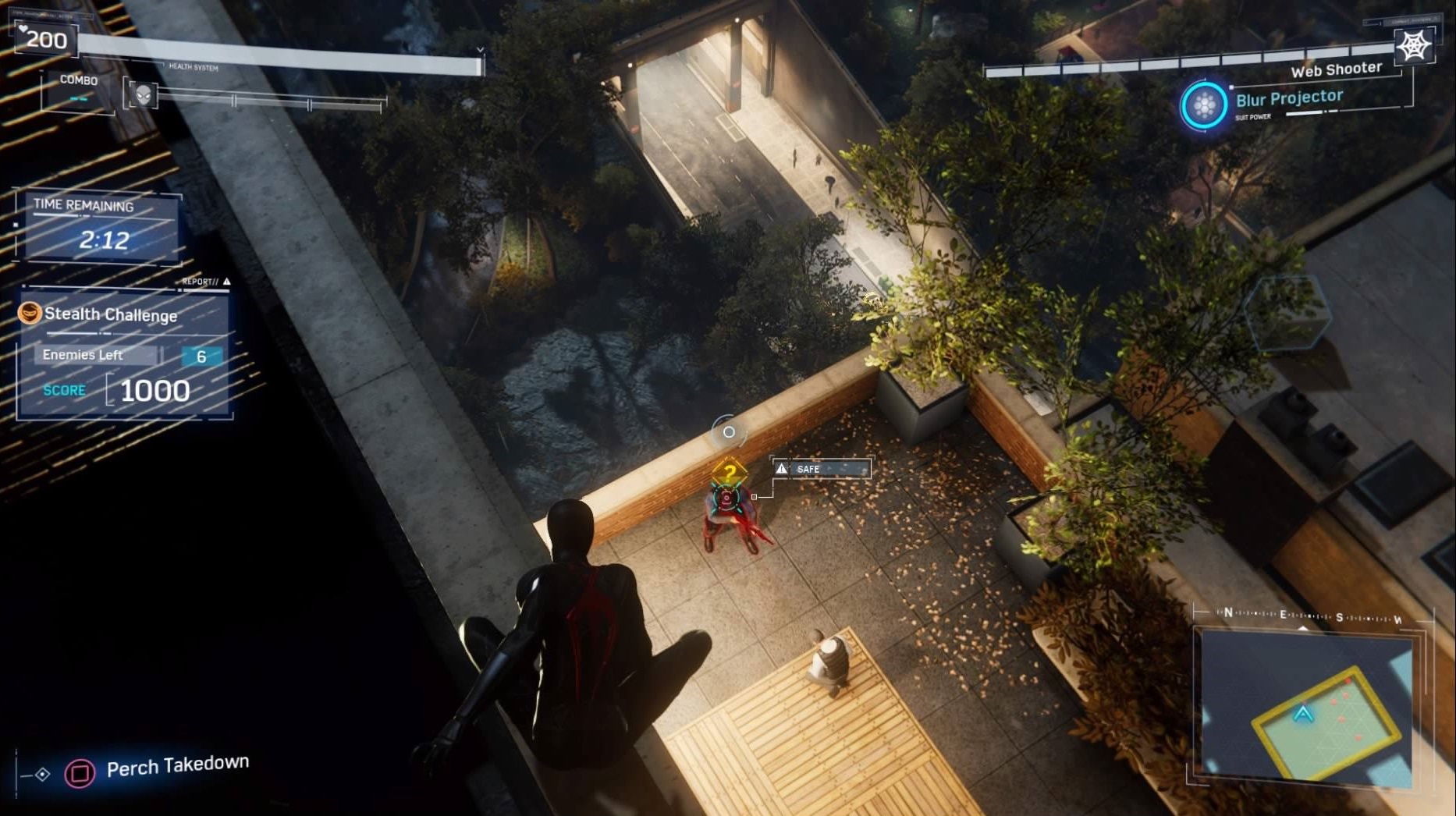Click the Blur Projector suit power icon
The image size is (1456, 816).
(x=1204, y=105)
